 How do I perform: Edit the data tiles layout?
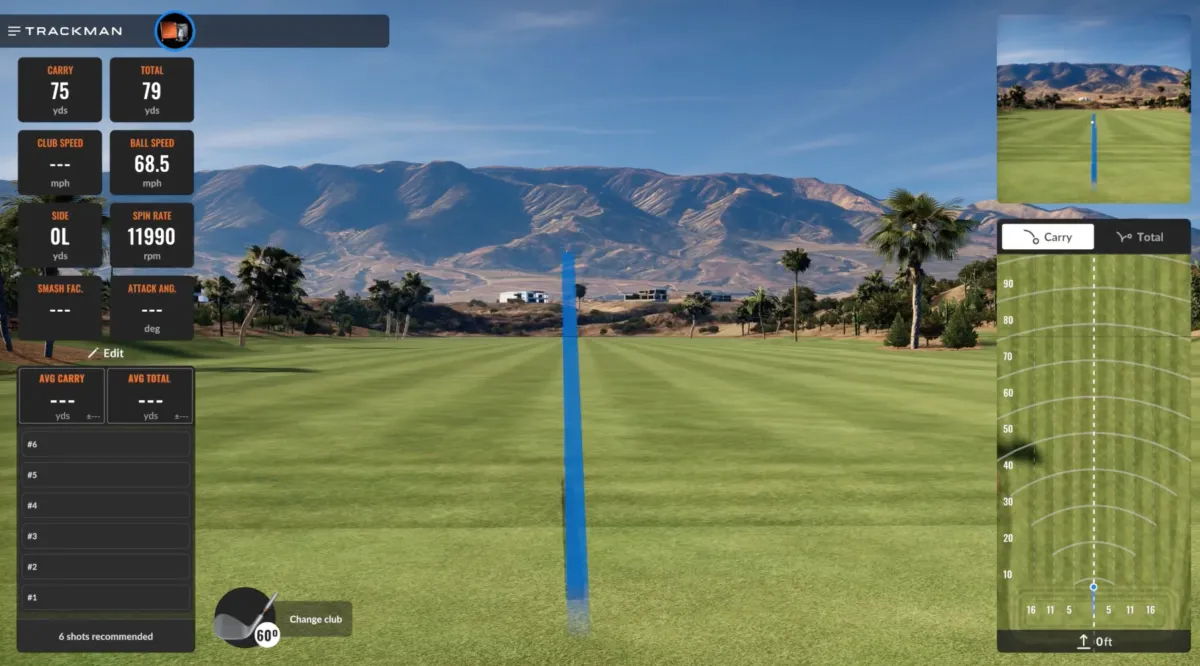tap(106, 353)
